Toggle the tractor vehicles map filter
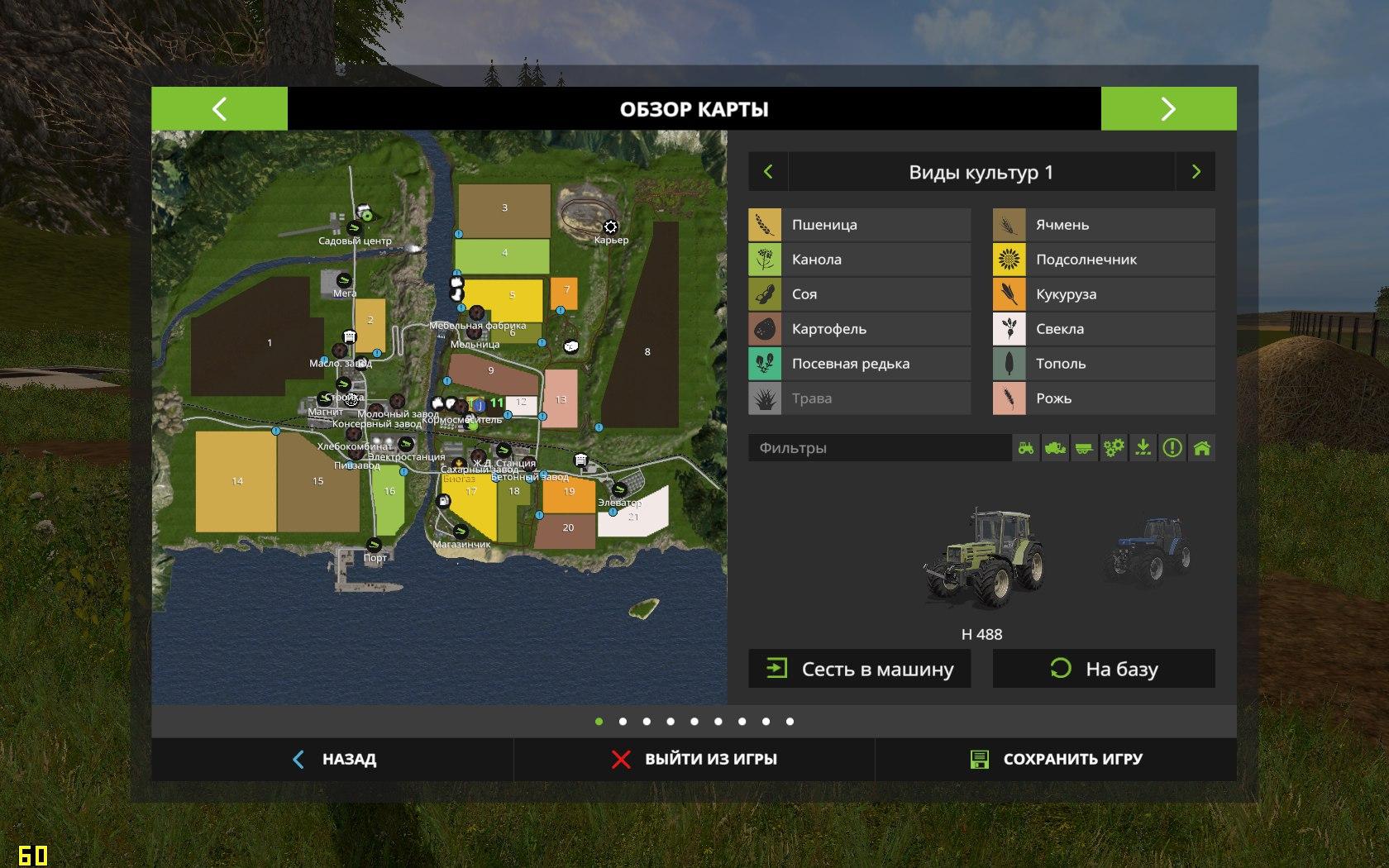This screenshot has height=868, width=1389. 1026,448
